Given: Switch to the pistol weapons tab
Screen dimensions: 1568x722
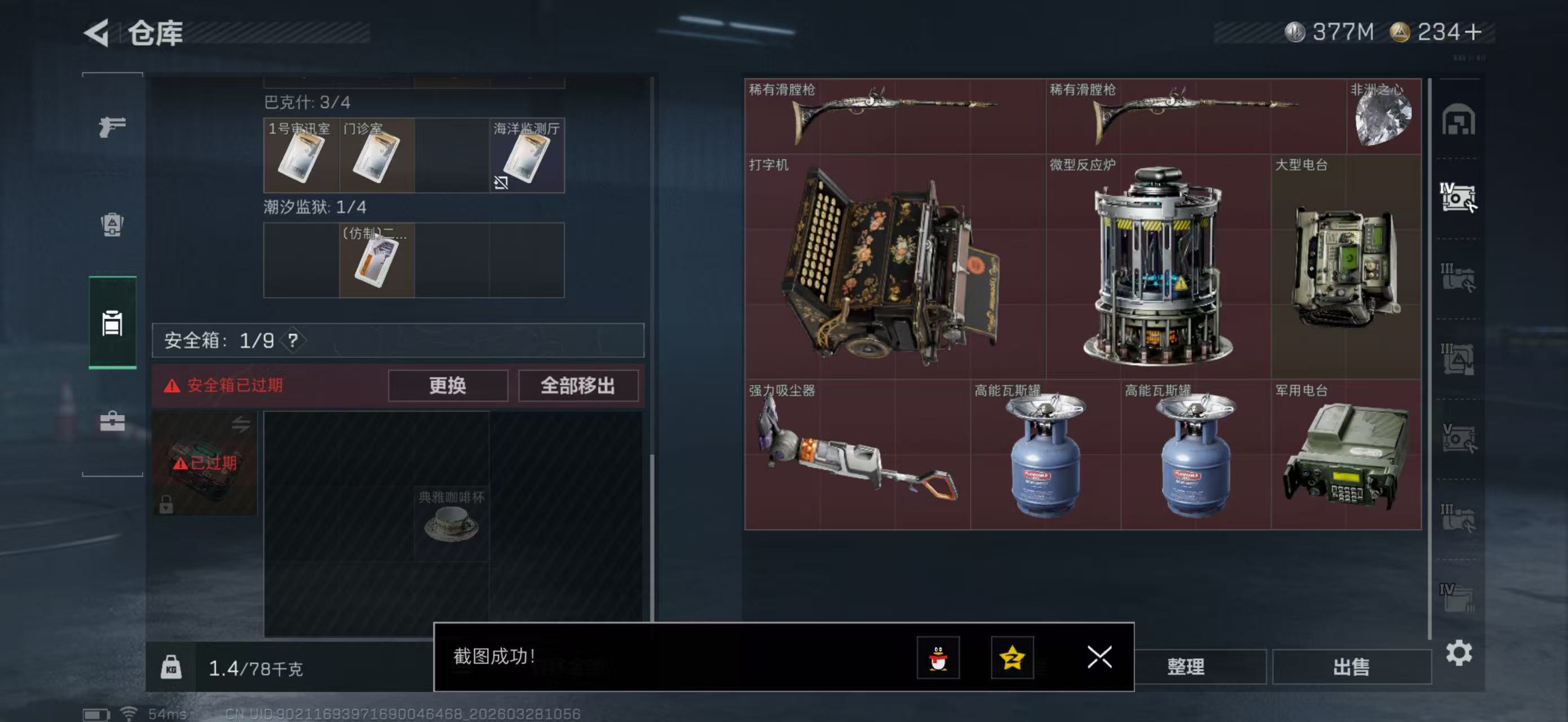Looking at the screenshot, I should (112, 127).
